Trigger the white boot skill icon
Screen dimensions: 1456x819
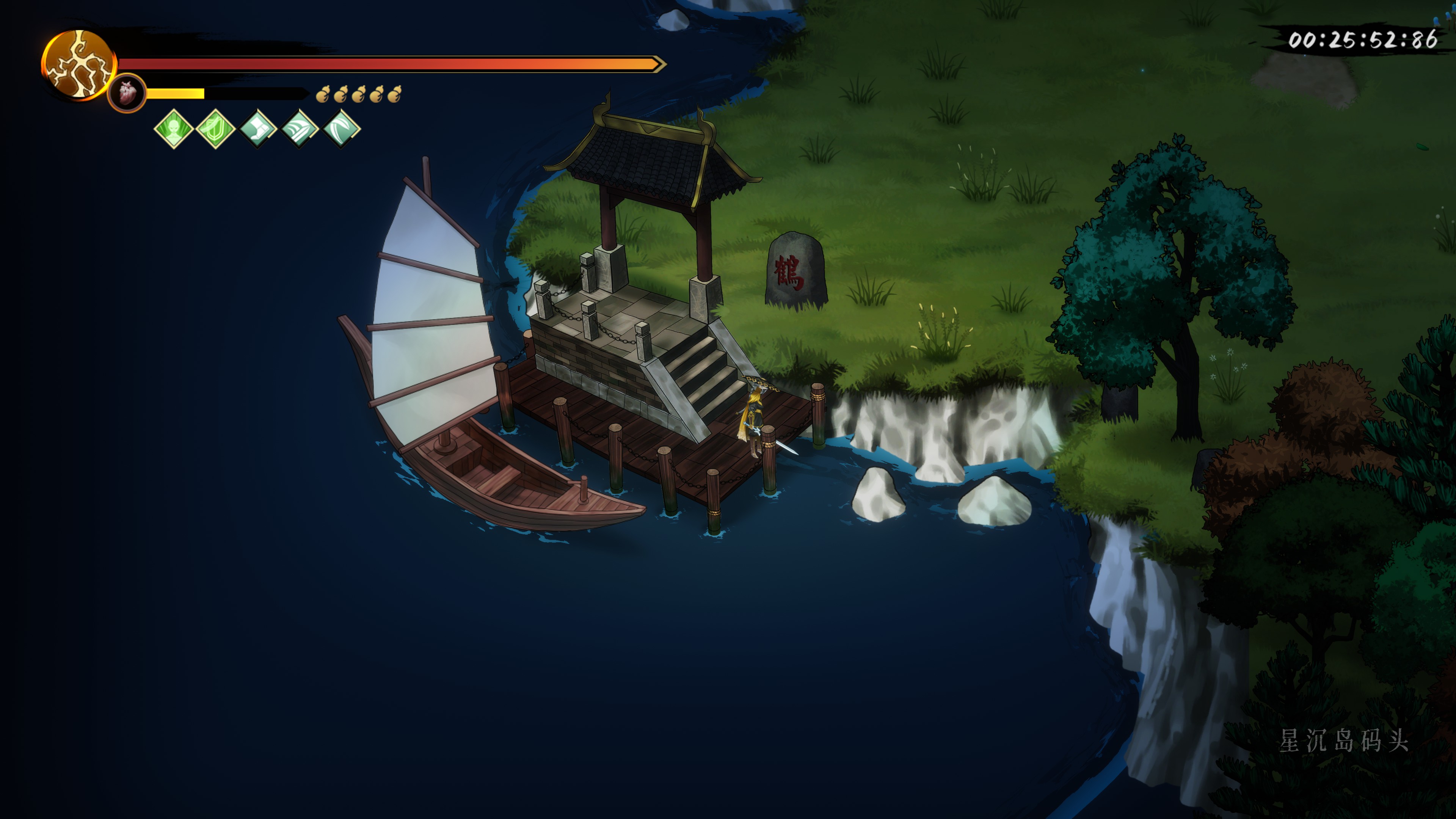pos(258,129)
